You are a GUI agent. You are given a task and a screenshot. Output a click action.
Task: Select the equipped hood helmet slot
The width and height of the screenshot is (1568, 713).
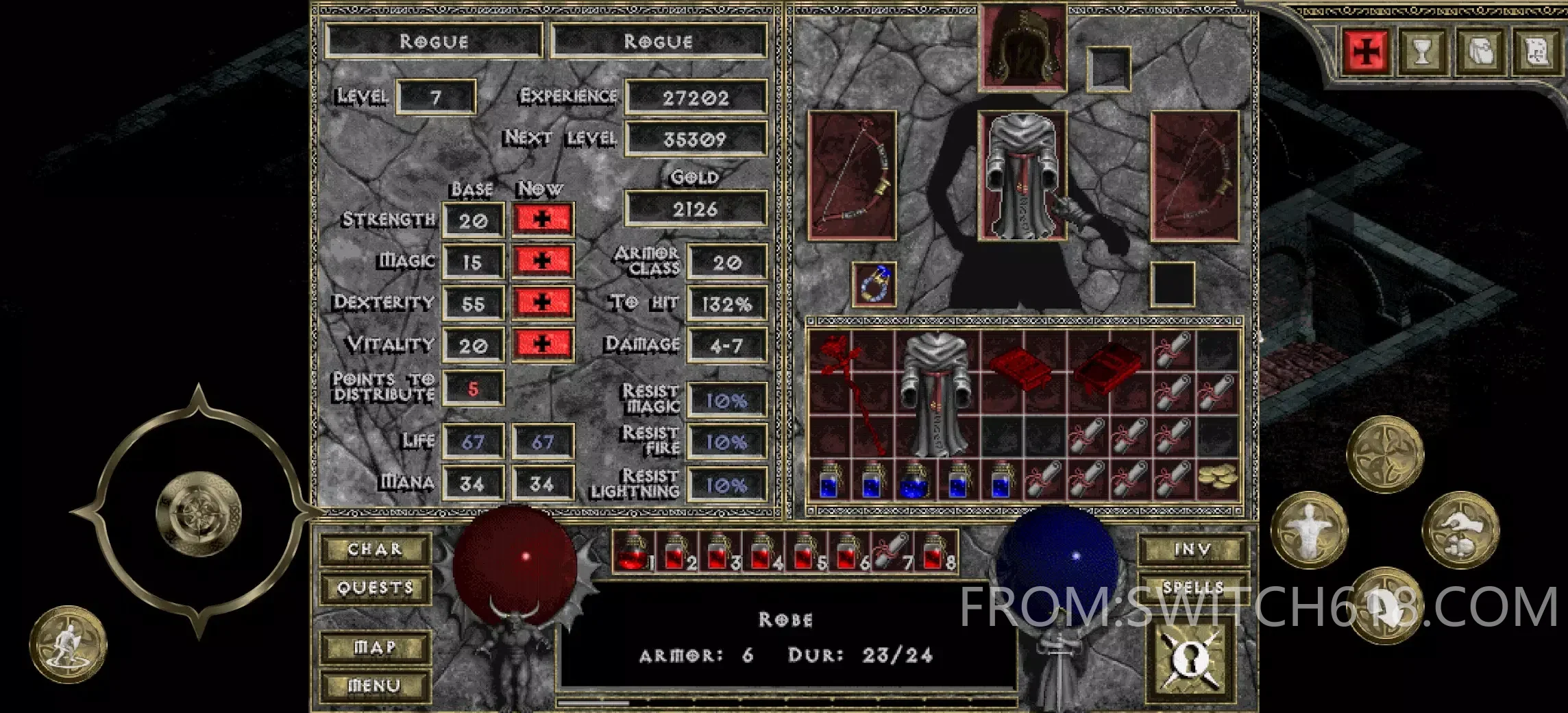point(1022,47)
